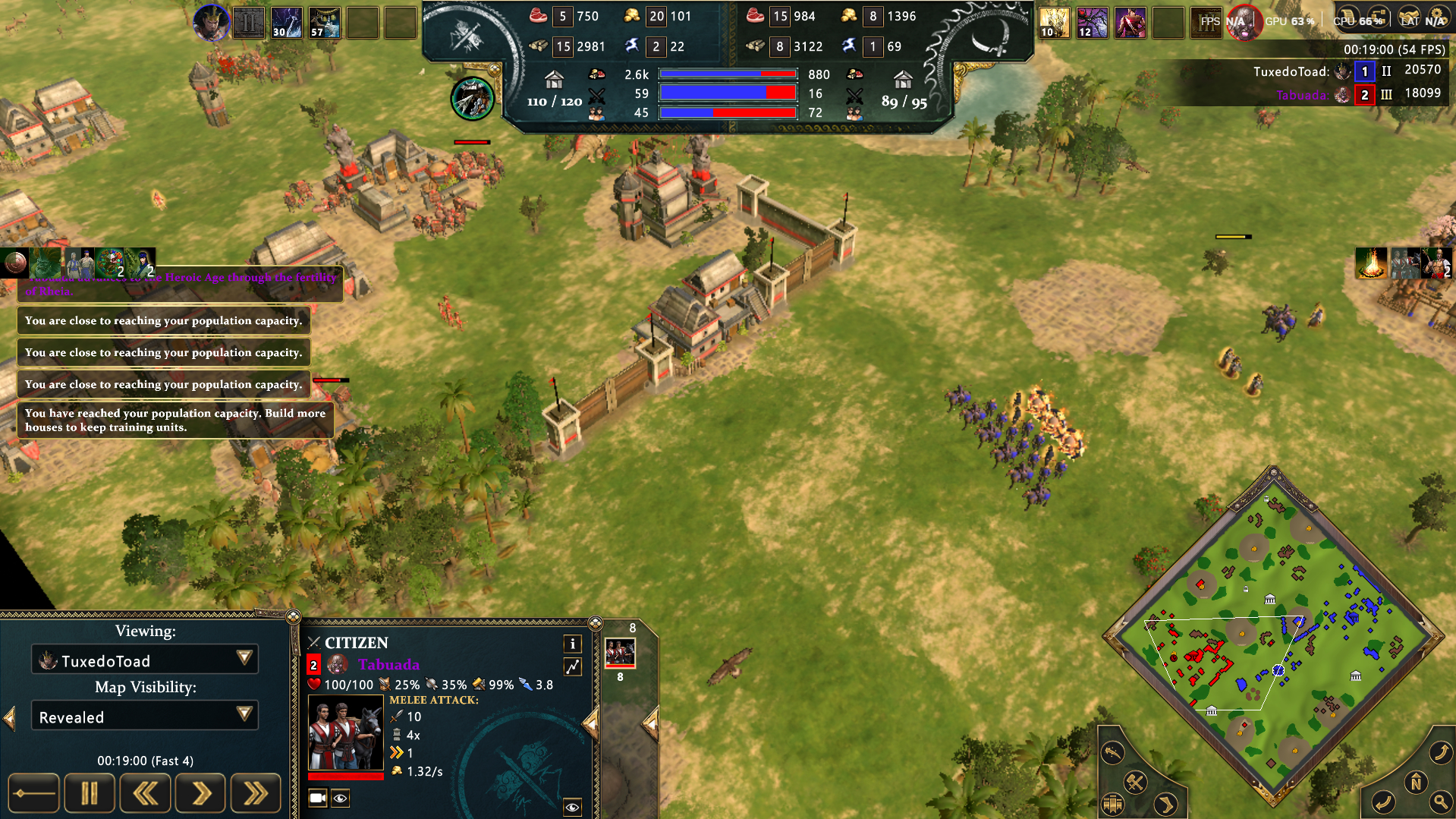Slow down the replay speed
Image resolution: width=1456 pixels, height=819 pixels.
tap(145, 793)
